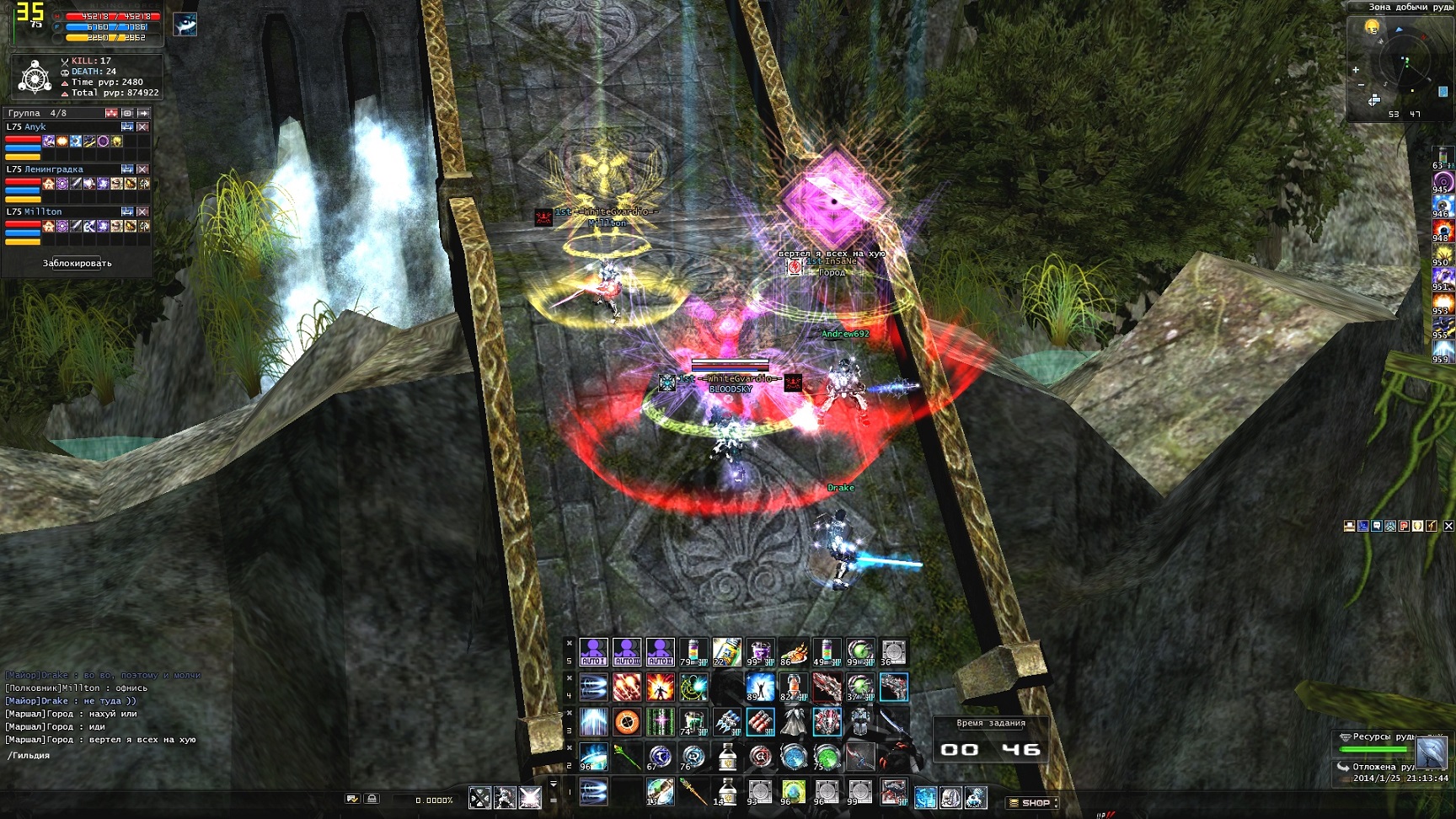Open the eye portrait icon beside health bars
This screenshot has width=1456, height=819.
[185, 24]
